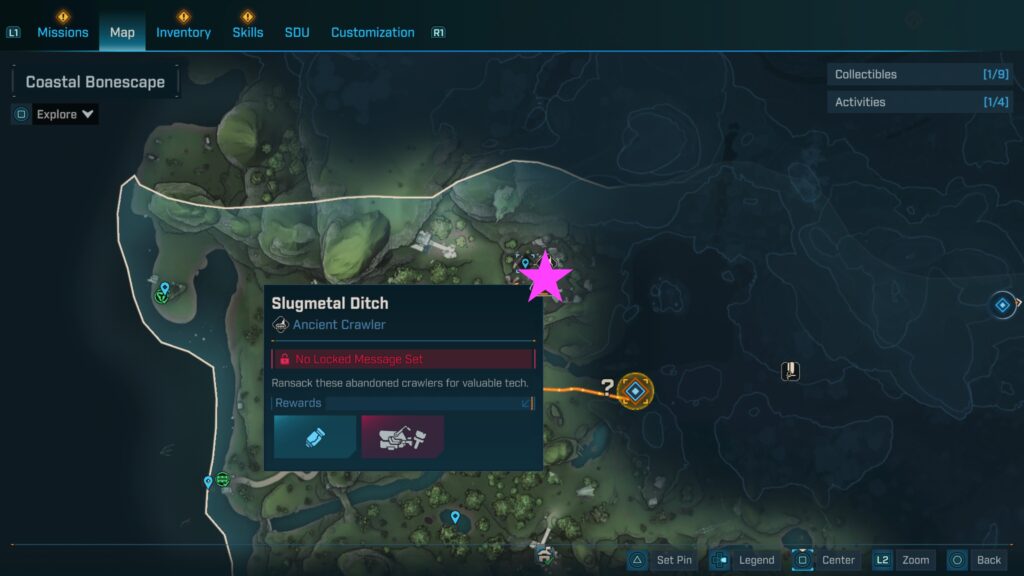The width and height of the screenshot is (1024, 576).
Task: Select the pink star map marker
Action: (x=545, y=278)
